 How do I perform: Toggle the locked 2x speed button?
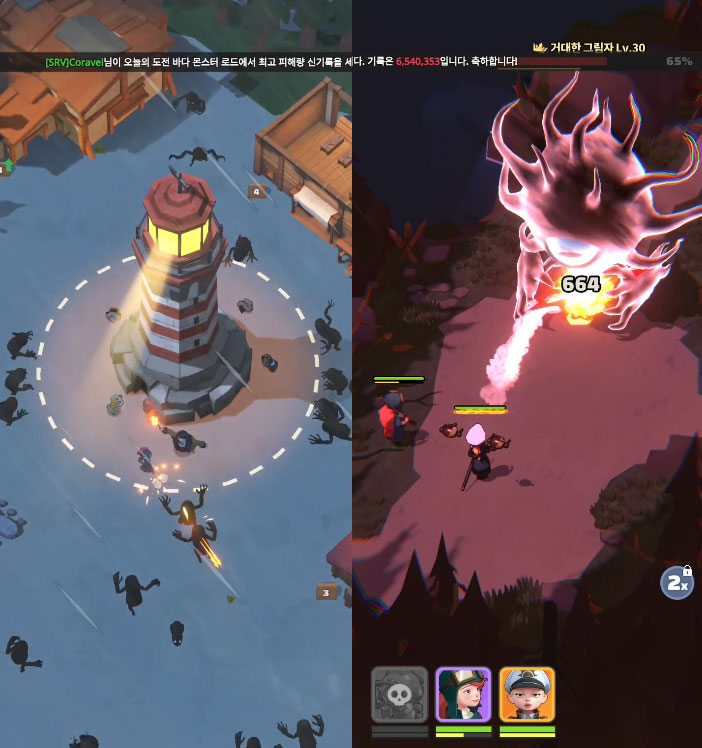677,583
